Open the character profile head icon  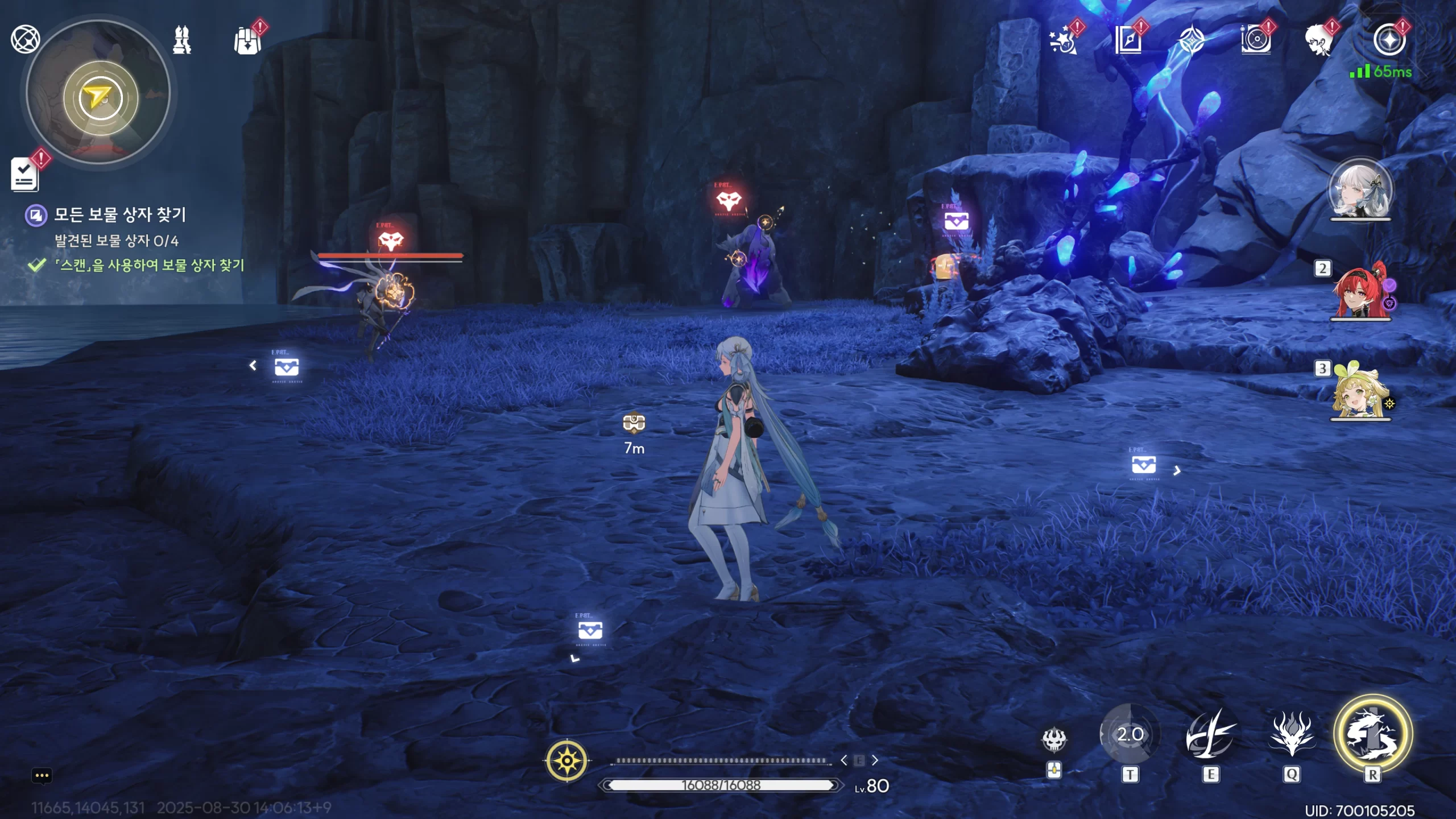[1319, 41]
